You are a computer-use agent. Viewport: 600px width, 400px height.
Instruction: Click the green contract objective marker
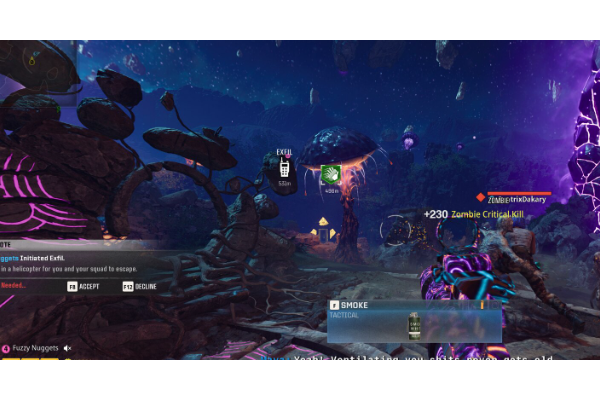pos(331,175)
